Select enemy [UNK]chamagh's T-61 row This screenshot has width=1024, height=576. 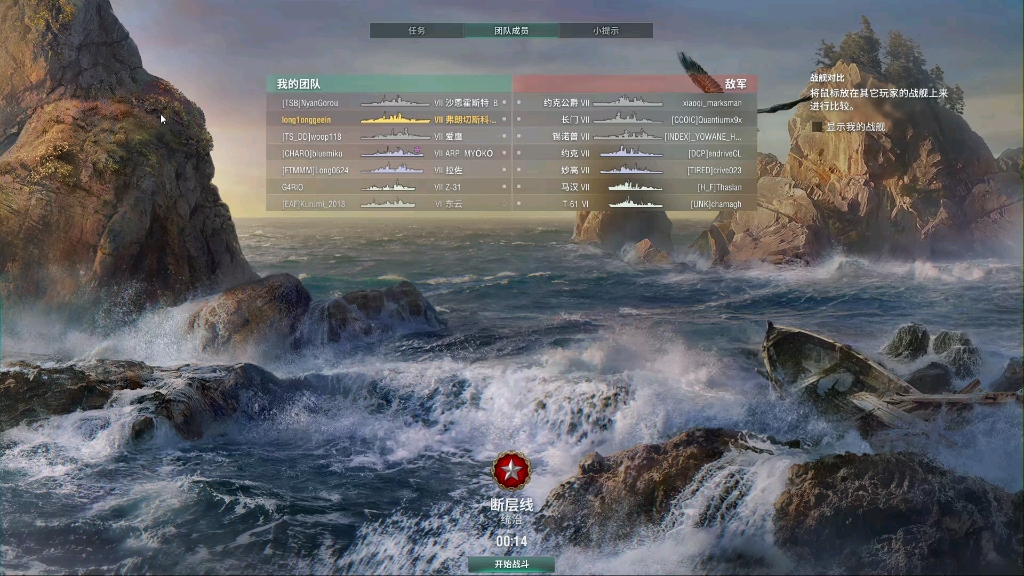click(635, 204)
